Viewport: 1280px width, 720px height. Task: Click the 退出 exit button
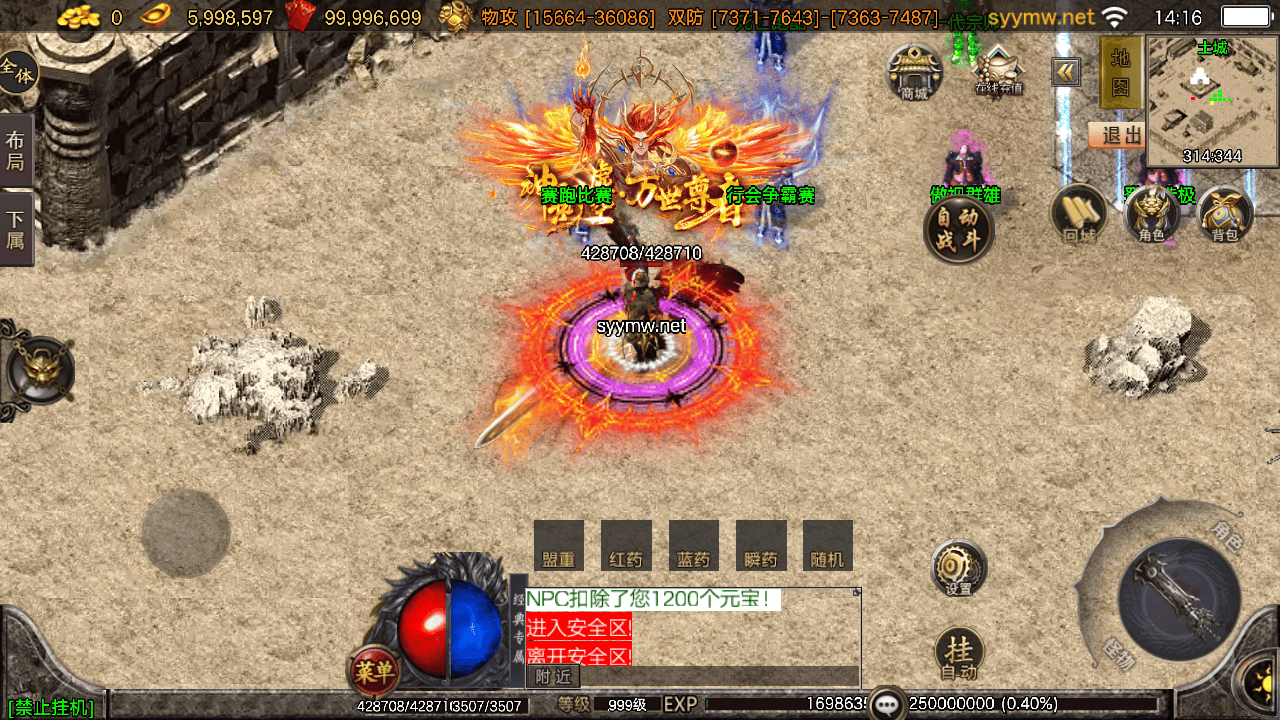(1118, 136)
